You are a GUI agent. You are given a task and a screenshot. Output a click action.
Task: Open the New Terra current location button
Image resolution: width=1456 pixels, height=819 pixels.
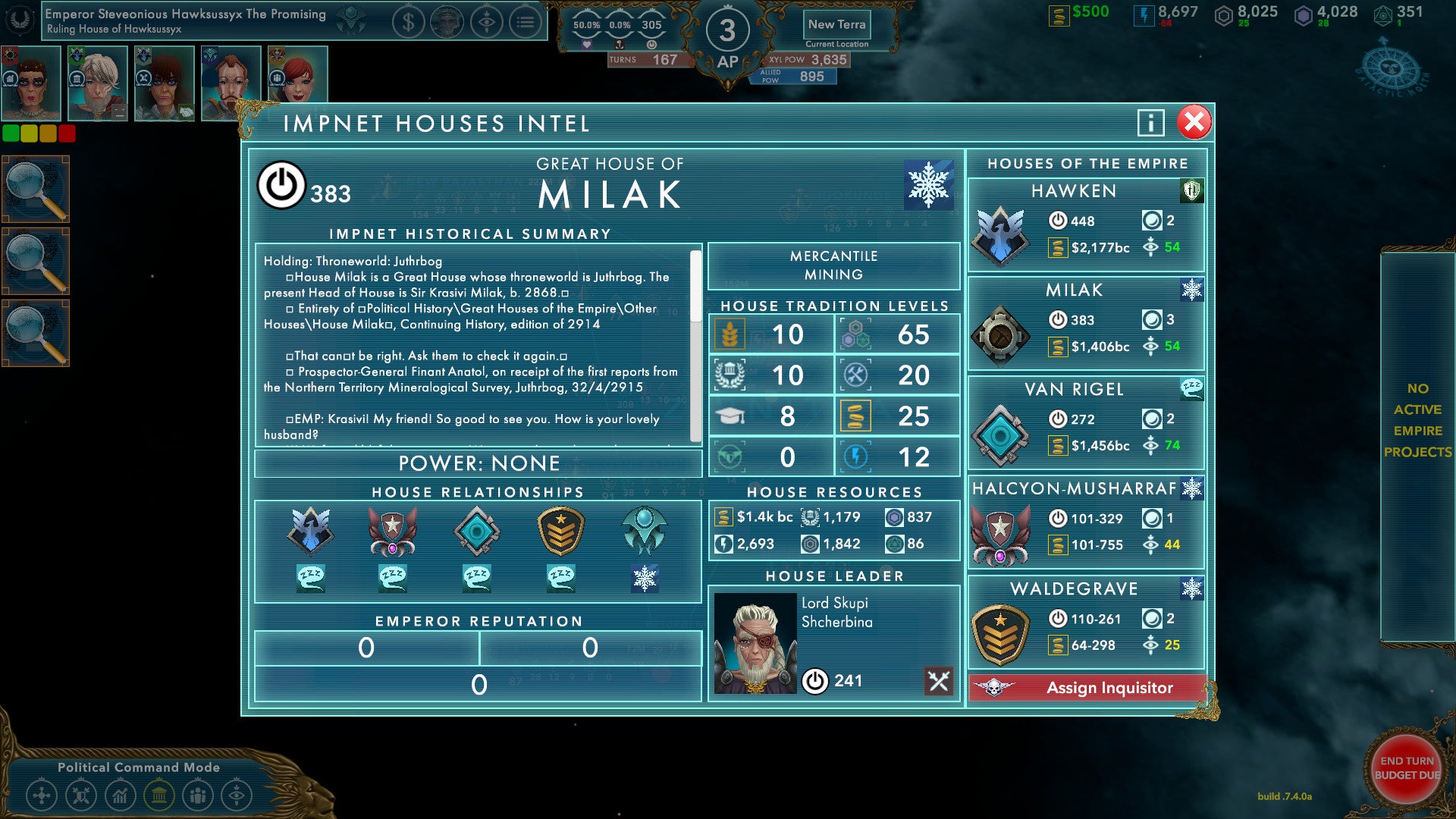836,25
